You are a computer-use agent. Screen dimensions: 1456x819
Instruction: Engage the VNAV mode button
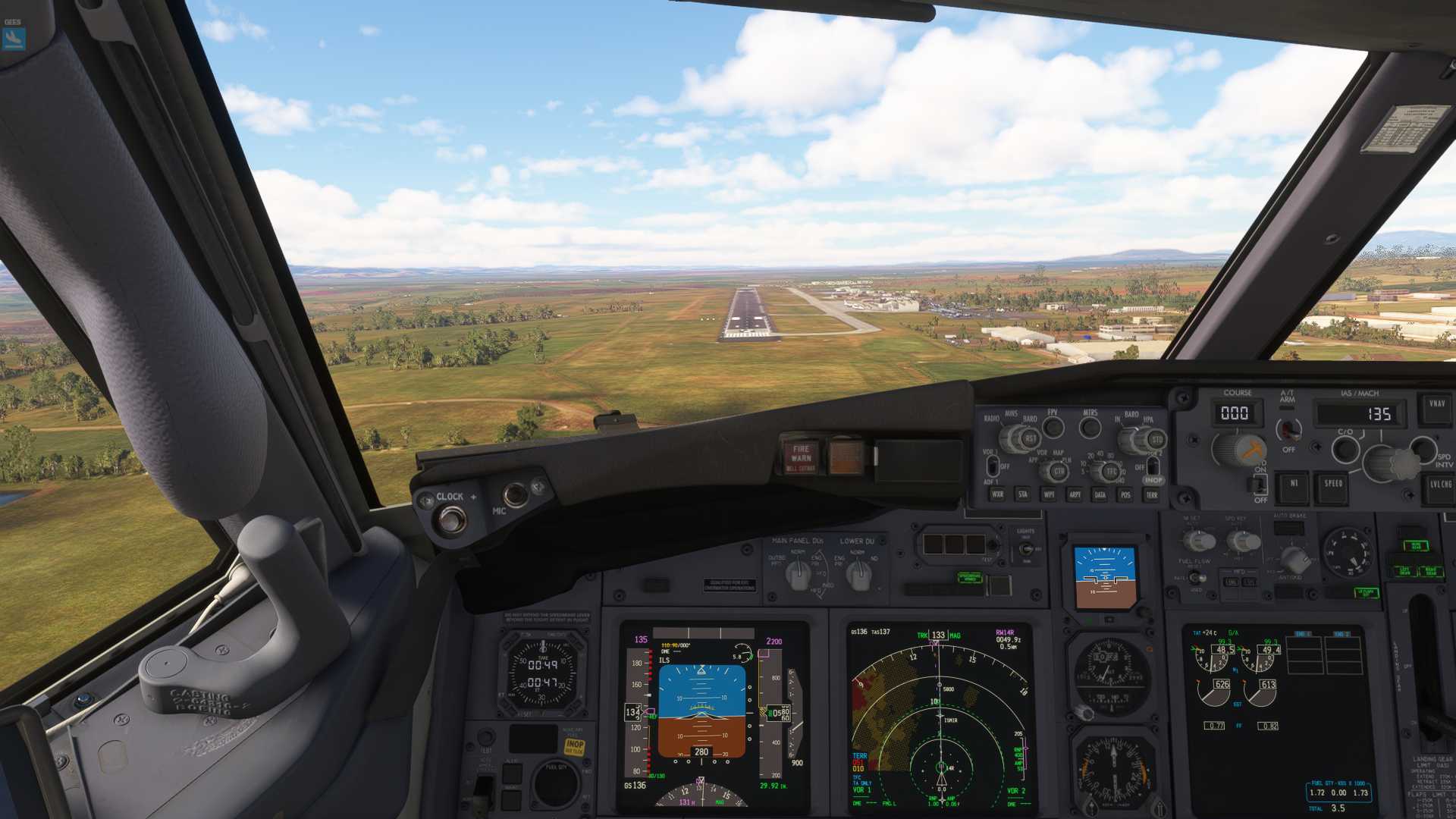pyautogui.click(x=1437, y=405)
